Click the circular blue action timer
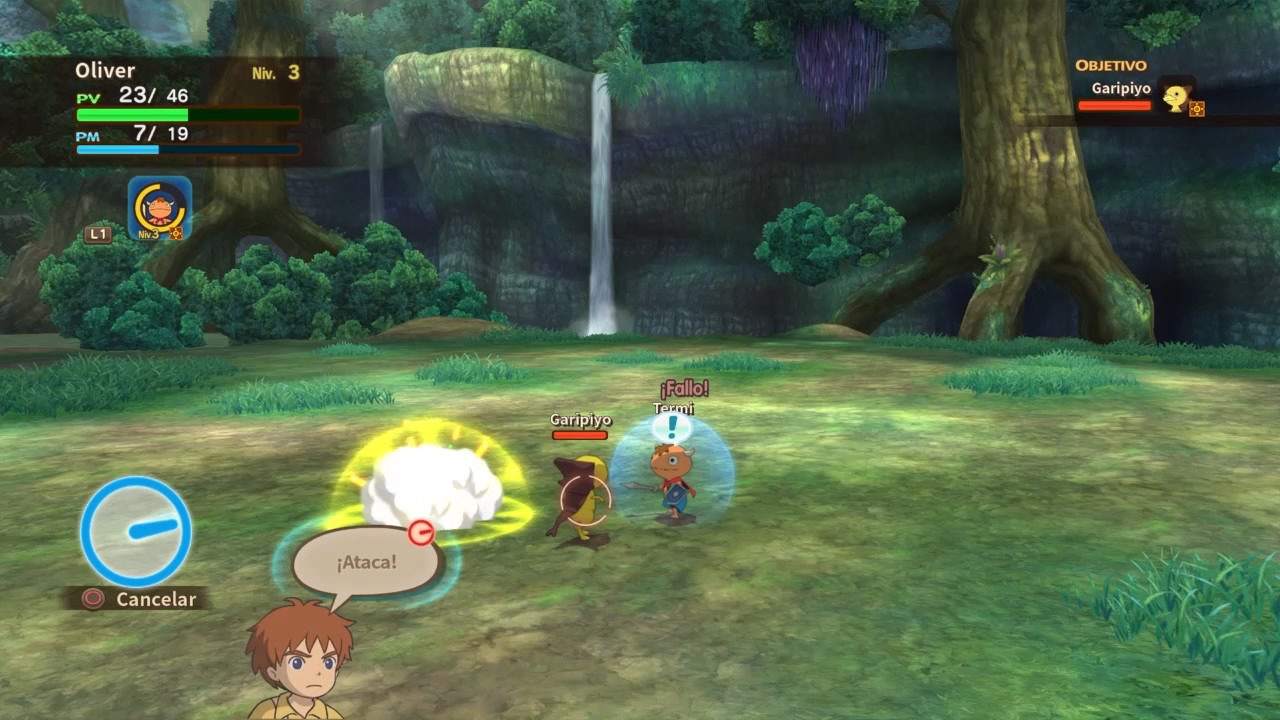 pos(136,531)
